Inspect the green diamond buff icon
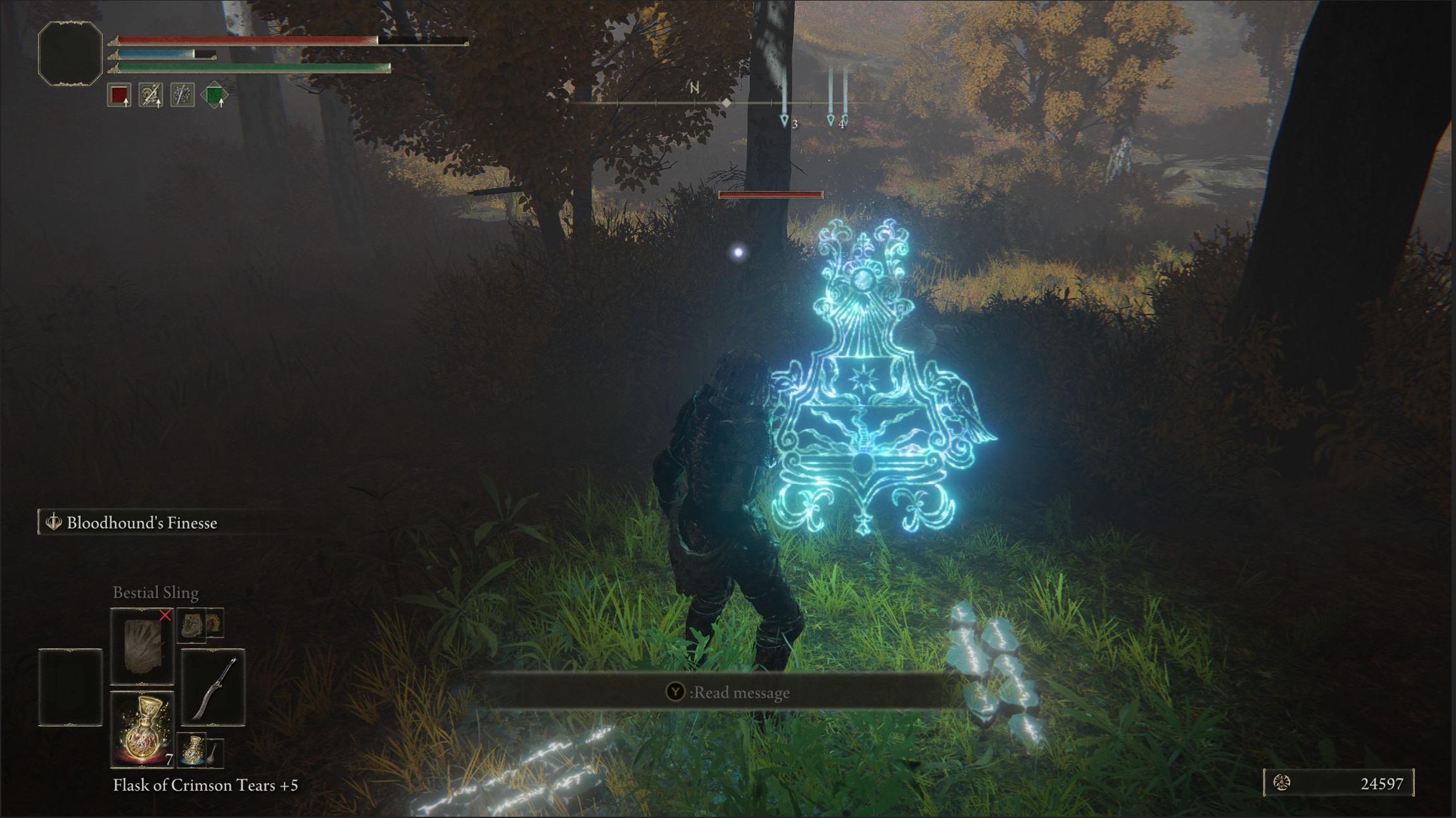1456x818 pixels. pyautogui.click(x=214, y=96)
